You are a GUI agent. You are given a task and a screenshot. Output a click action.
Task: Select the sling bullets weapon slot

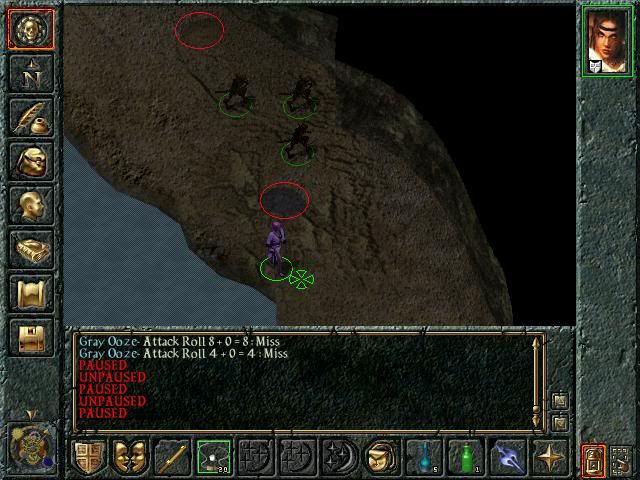coord(213,458)
